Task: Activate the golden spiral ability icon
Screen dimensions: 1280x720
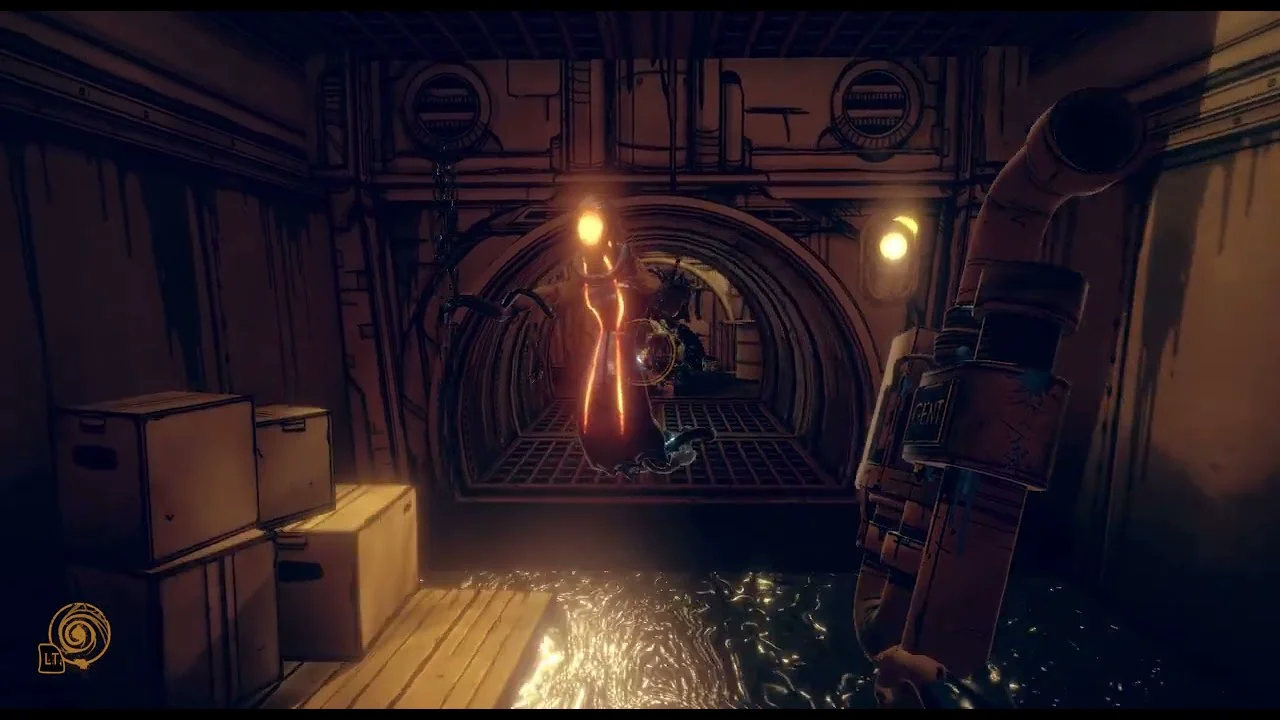Action: 80,634
